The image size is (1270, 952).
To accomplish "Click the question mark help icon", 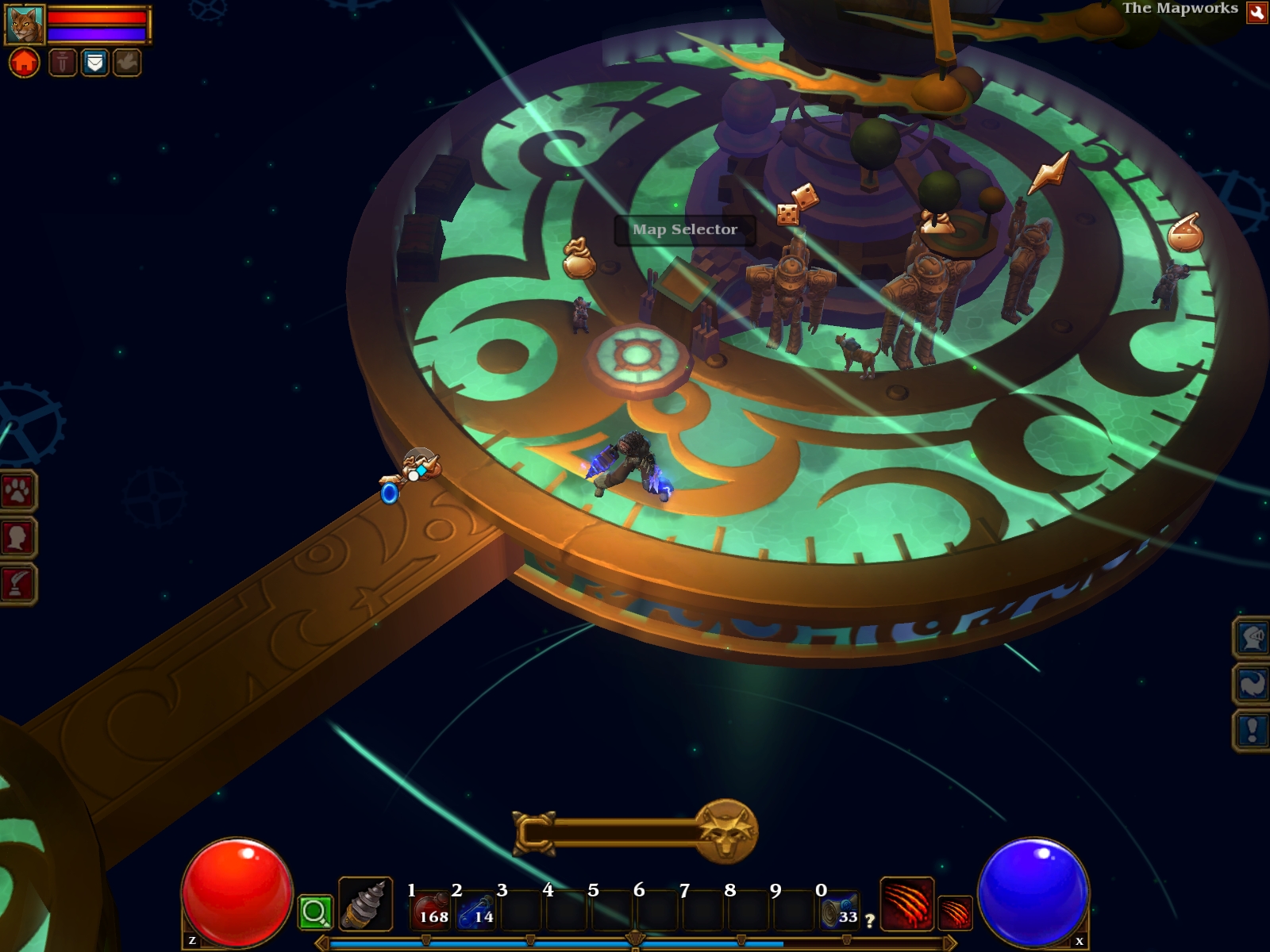I will 870,921.
